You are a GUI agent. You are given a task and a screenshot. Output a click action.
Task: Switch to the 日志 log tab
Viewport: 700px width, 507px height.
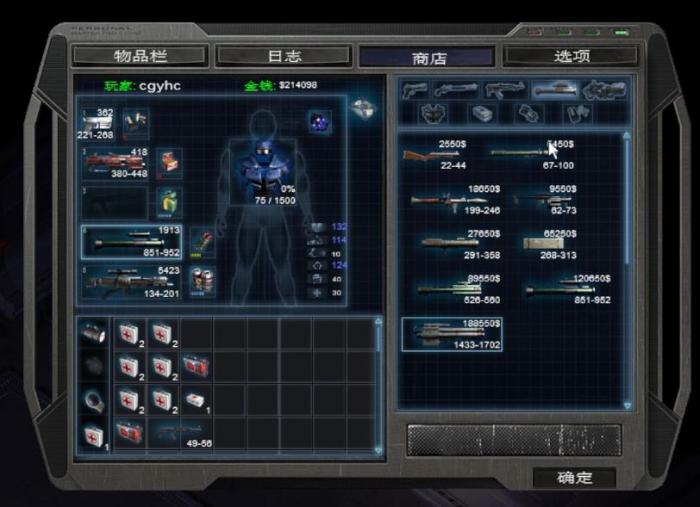[285, 56]
